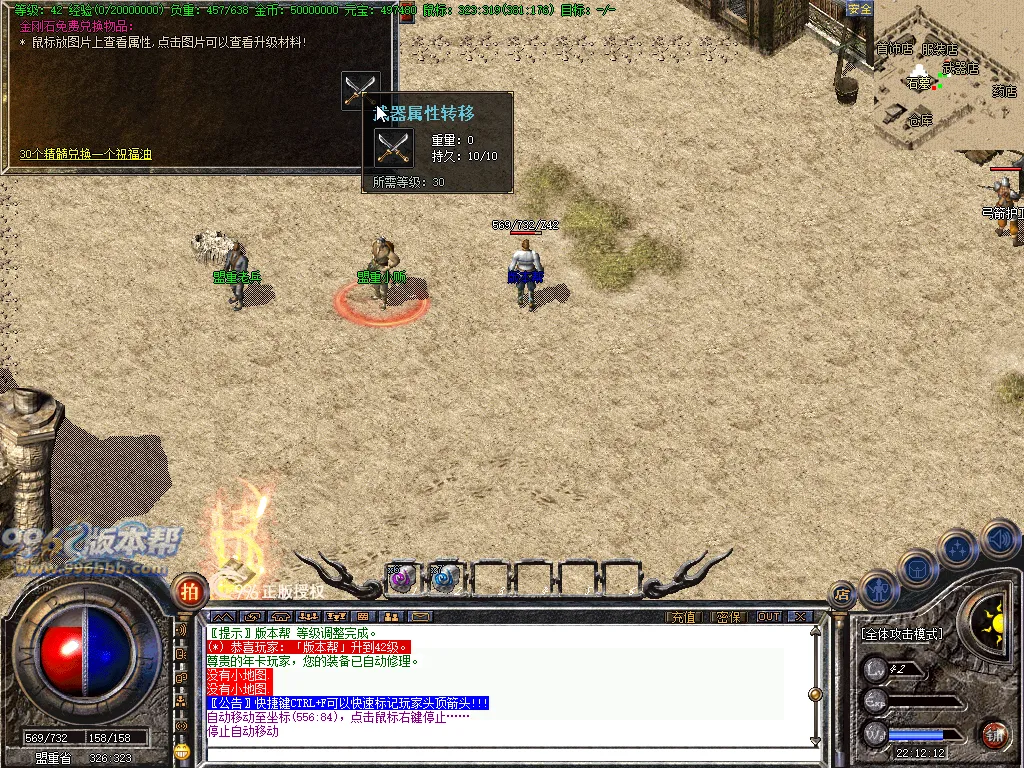Screen dimensions: 1024x768
Task: Select the exchange 30 pig marrow for blessing oil link
Action: click(86, 155)
